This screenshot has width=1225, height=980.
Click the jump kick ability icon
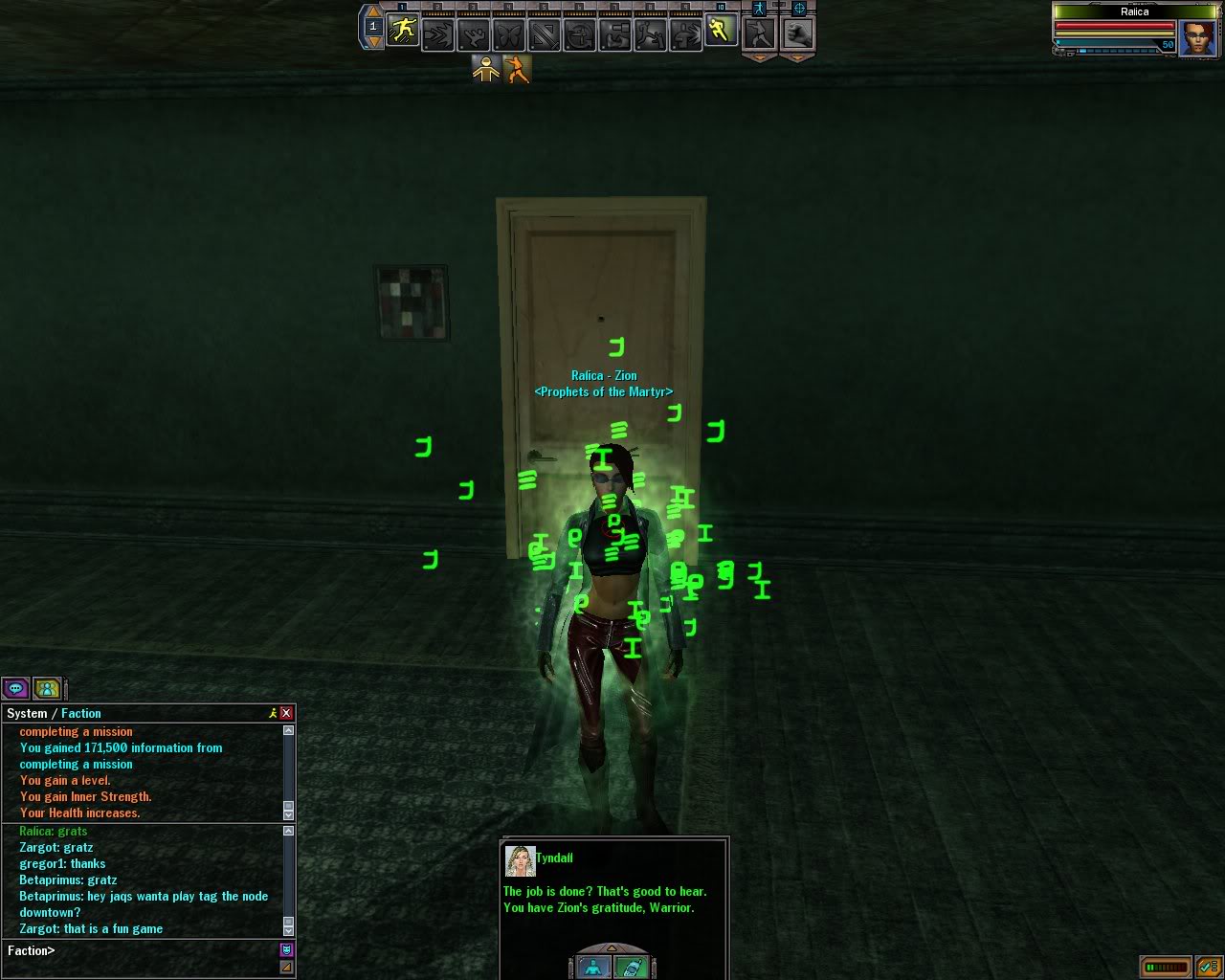pyautogui.click(x=649, y=34)
